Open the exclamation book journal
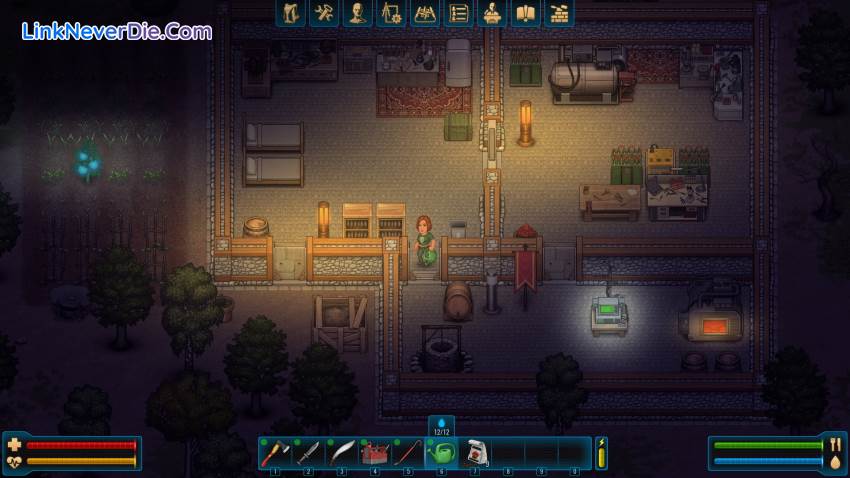This screenshot has width=850, height=478. [x=525, y=13]
